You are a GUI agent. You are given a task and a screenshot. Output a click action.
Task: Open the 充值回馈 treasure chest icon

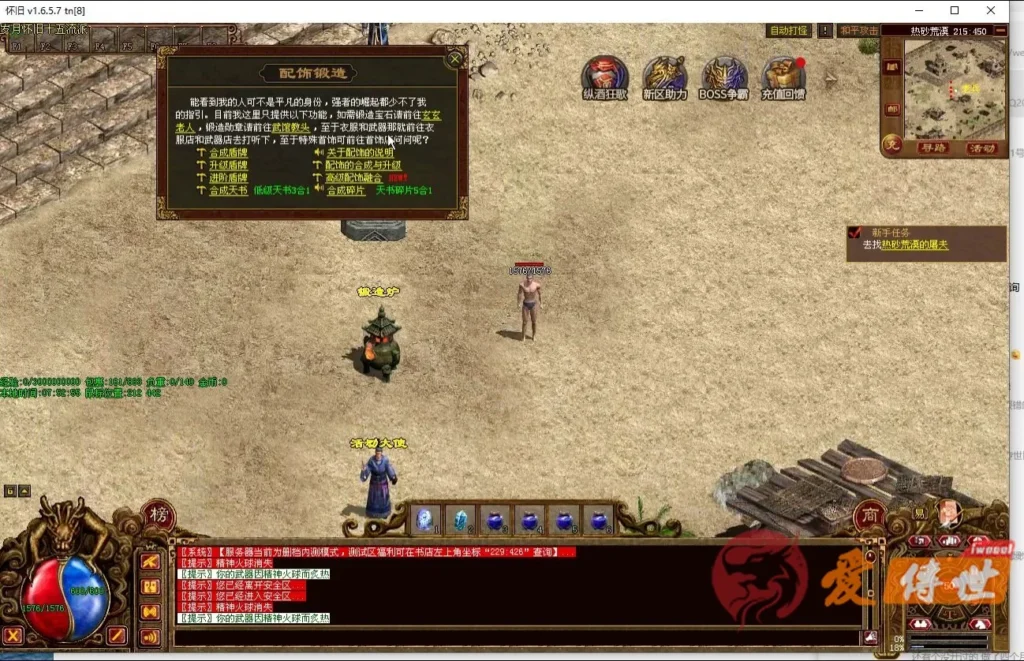pyautogui.click(x=783, y=75)
